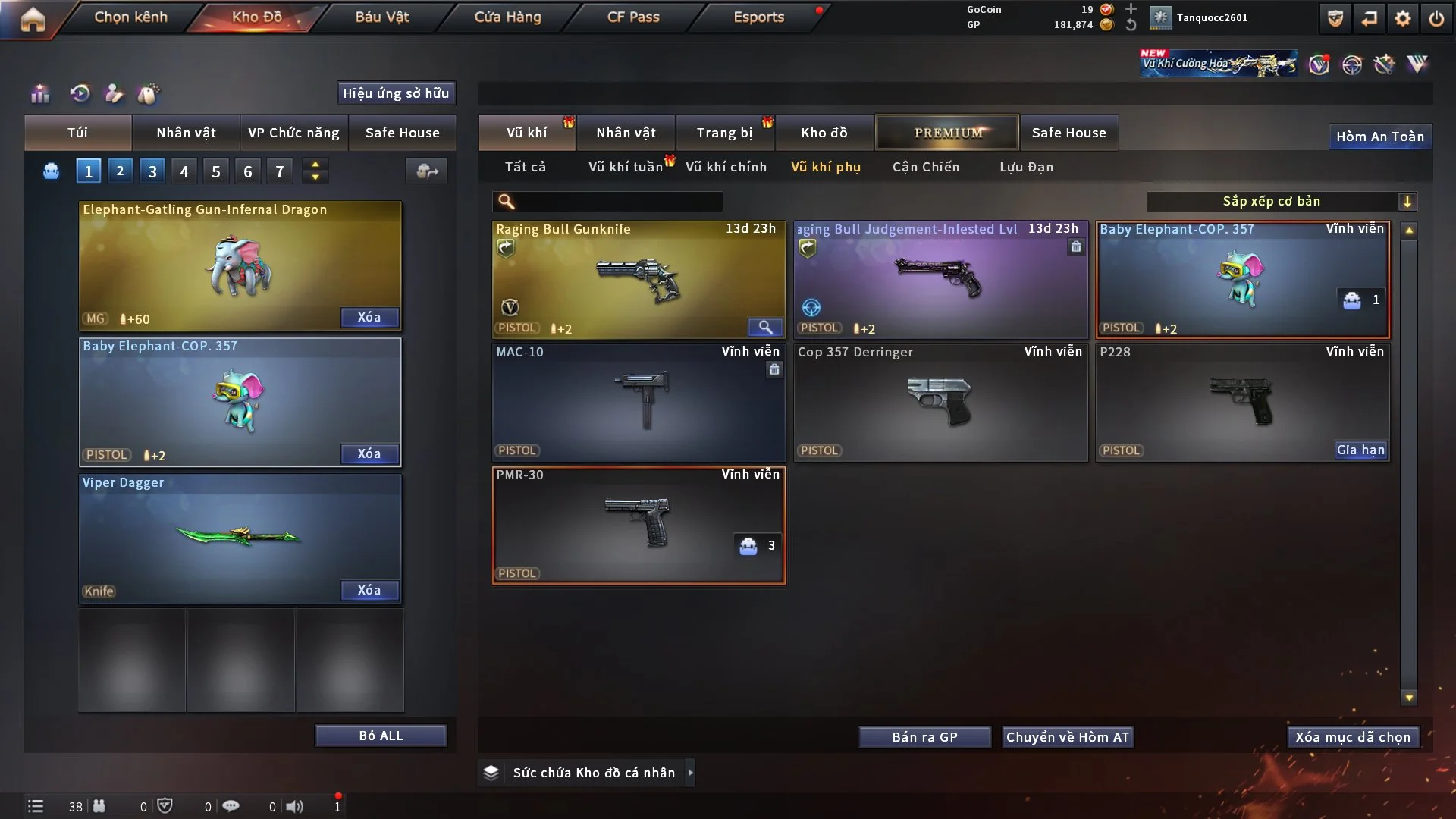
Task: Click the Bán ra GP button
Action: click(x=924, y=737)
